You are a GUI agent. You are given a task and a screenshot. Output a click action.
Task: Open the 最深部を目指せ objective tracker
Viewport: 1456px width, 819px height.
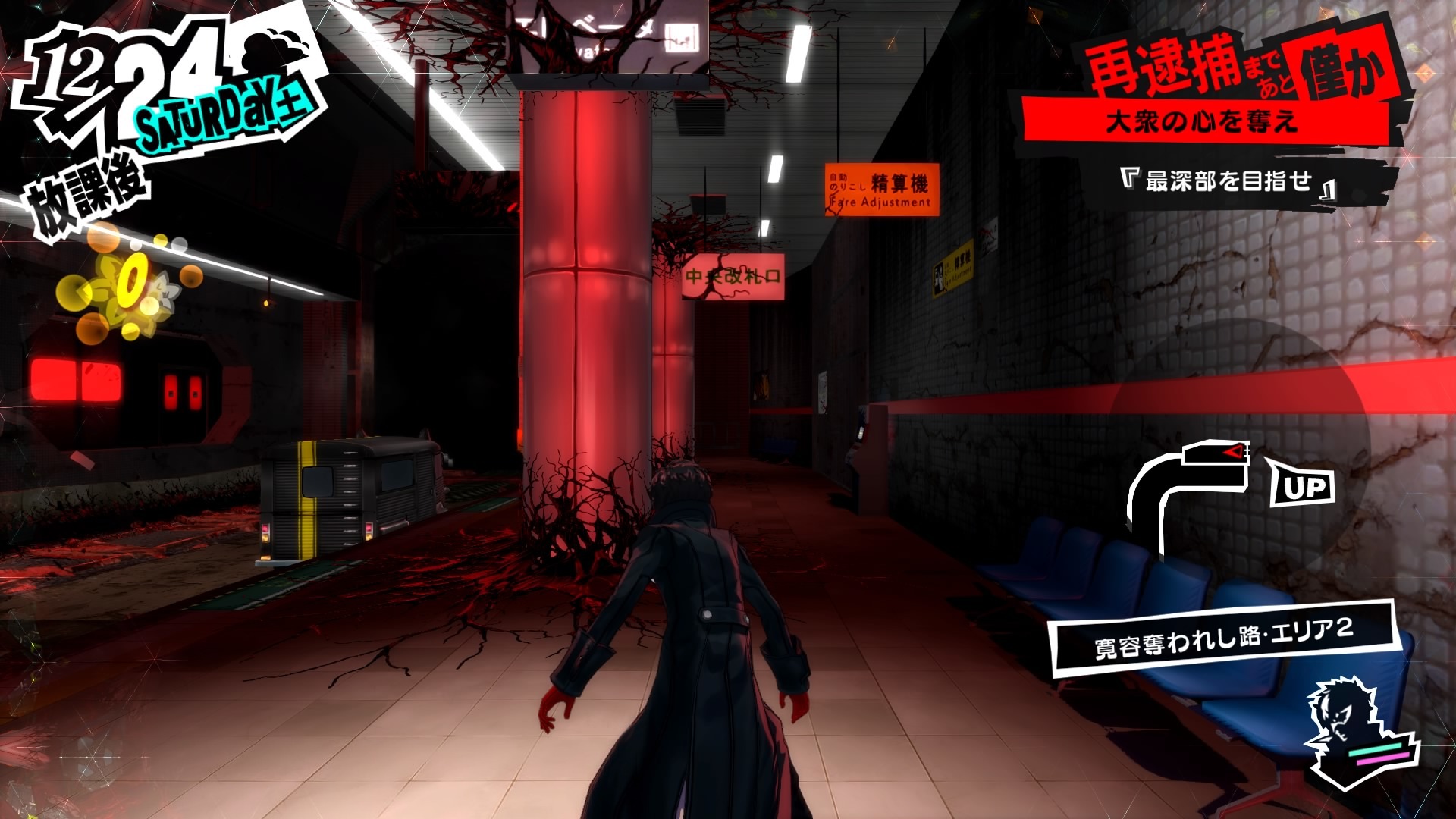[x=1227, y=182]
